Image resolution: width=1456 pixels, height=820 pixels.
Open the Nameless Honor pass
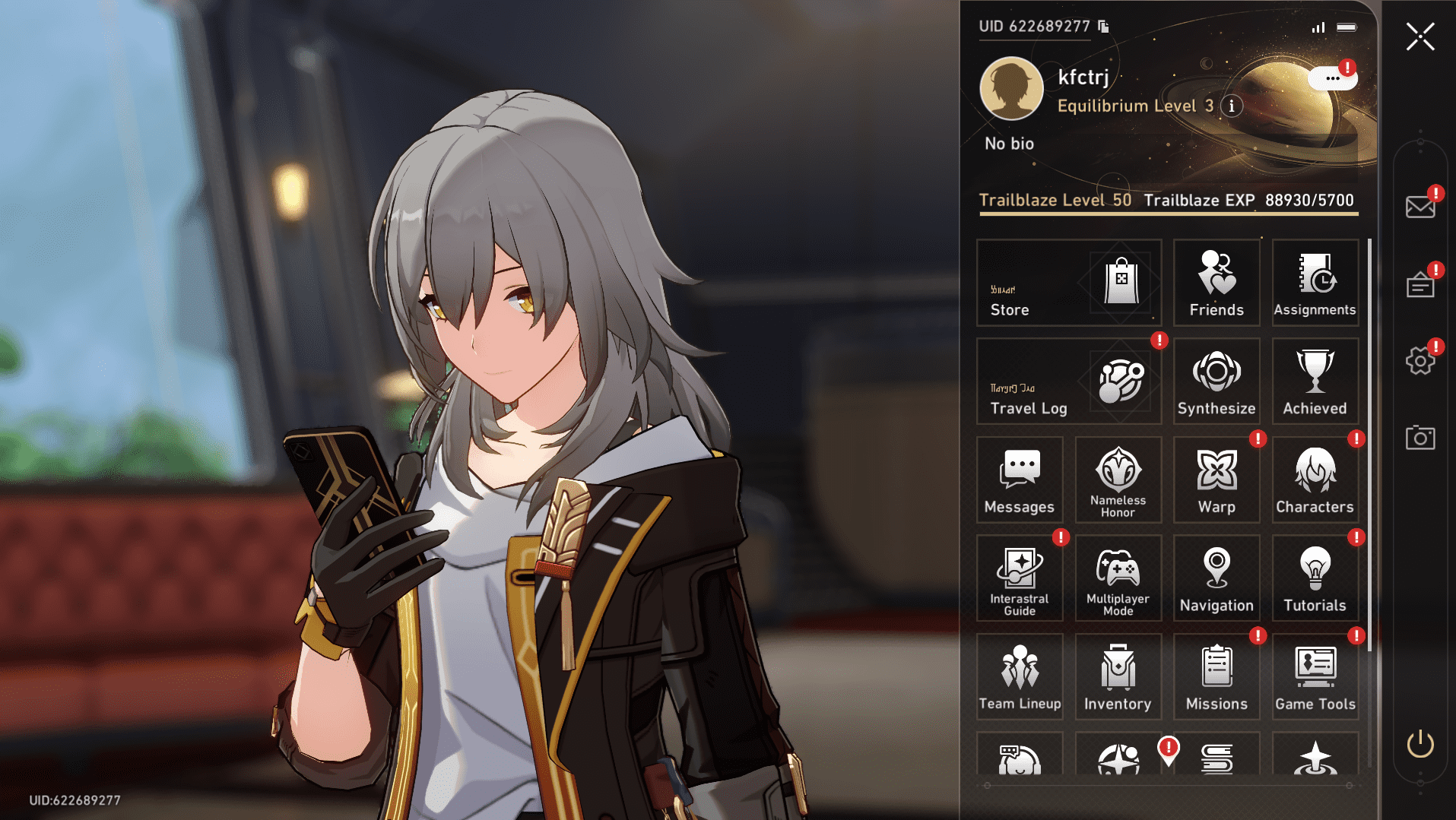(1118, 479)
